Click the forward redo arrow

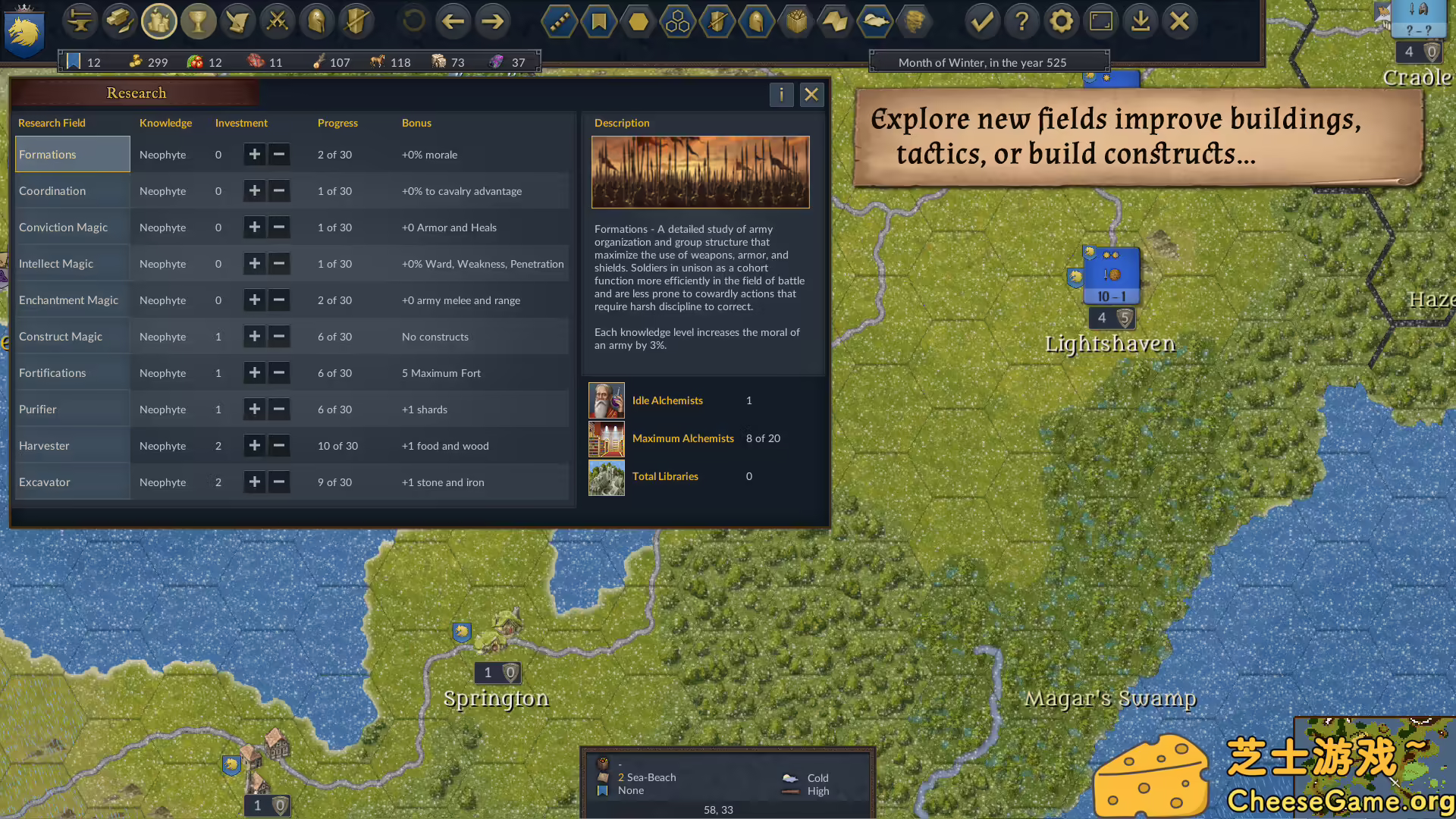pos(493,21)
